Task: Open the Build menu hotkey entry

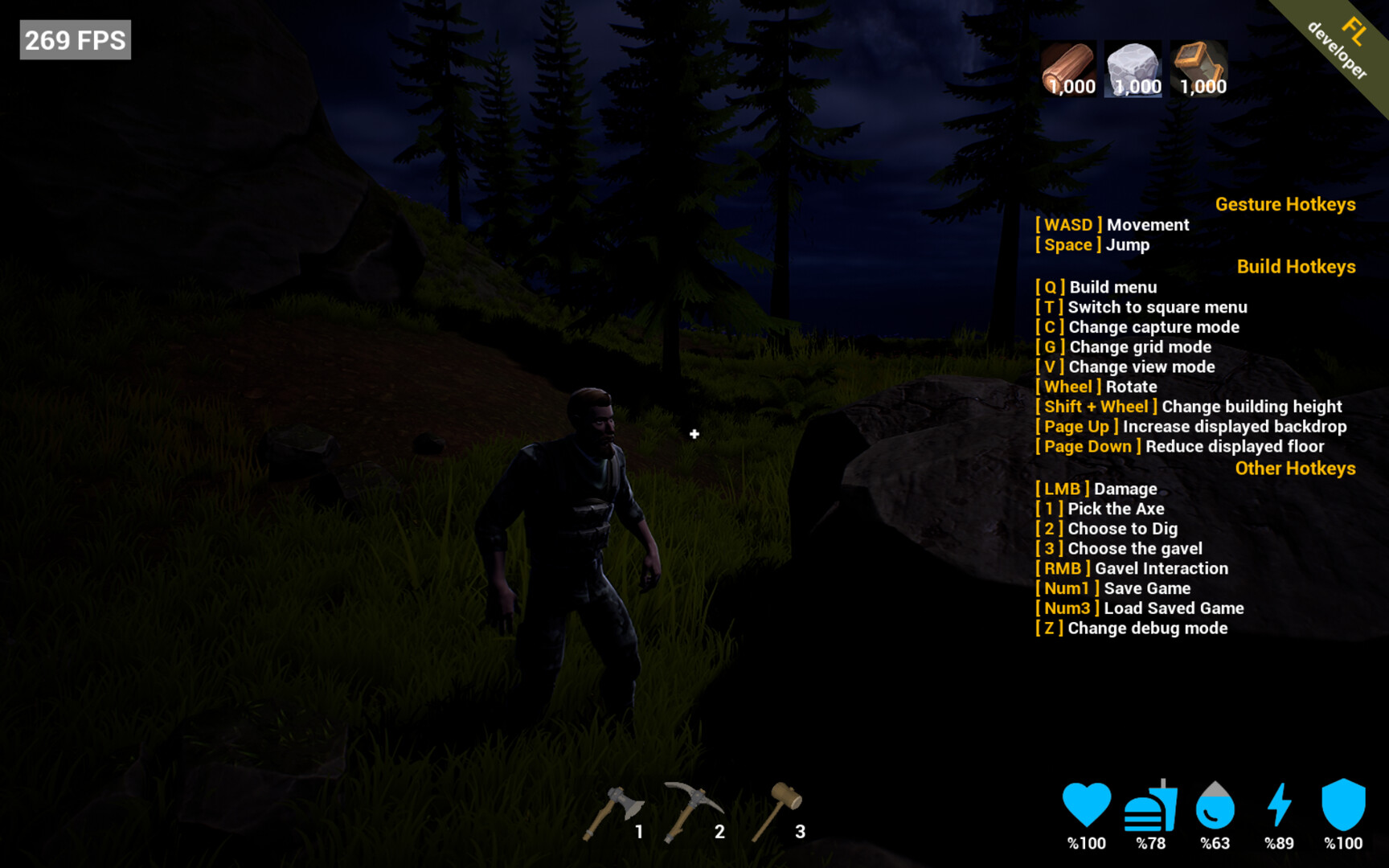Action: tap(1095, 287)
